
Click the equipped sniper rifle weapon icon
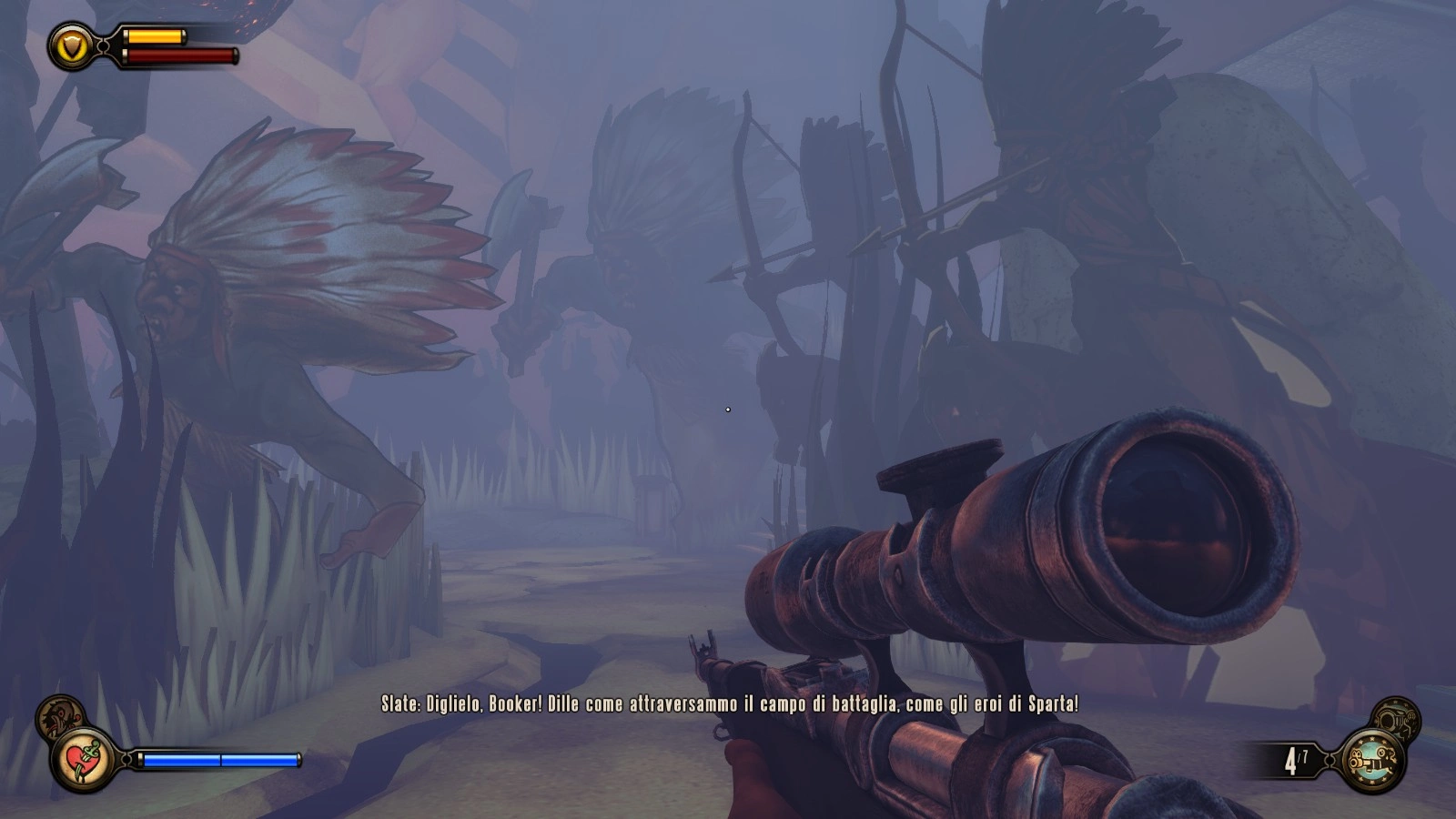[1373, 760]
